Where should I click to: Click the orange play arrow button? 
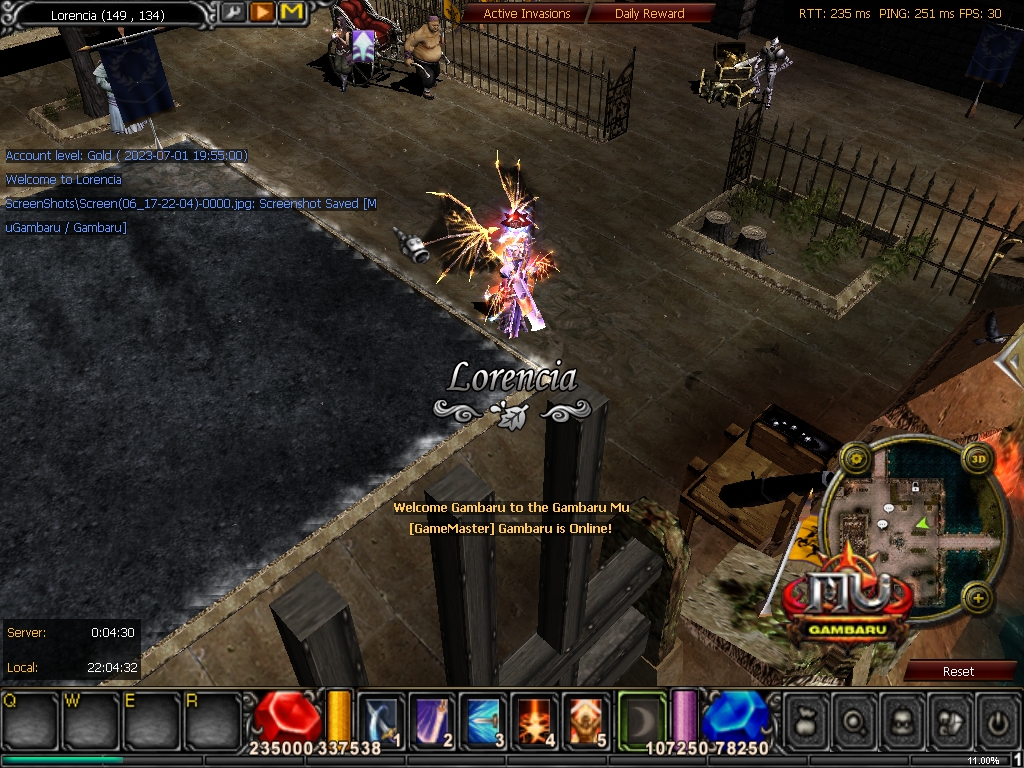262,13
